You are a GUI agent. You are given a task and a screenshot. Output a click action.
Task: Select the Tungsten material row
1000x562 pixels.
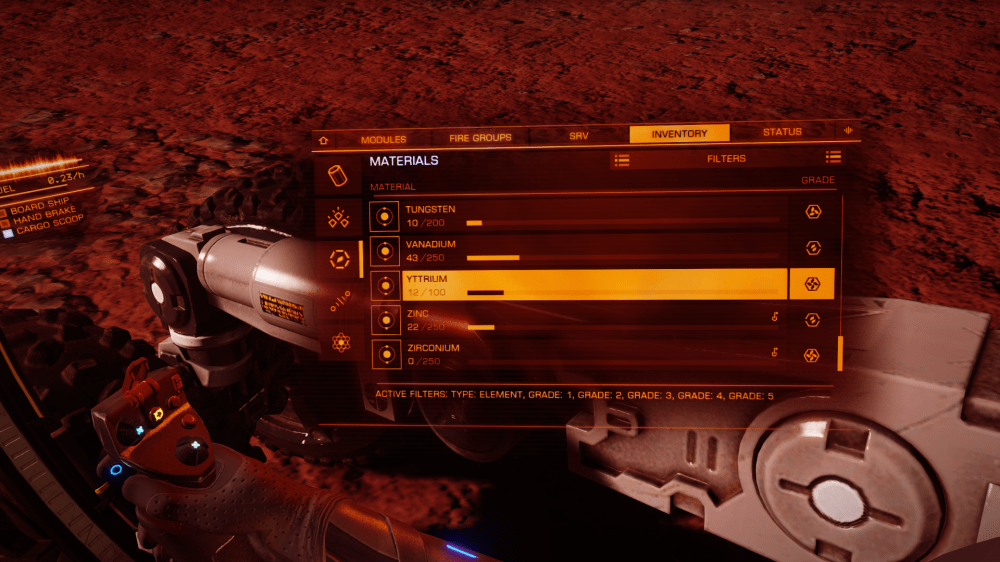pos(592,215)
